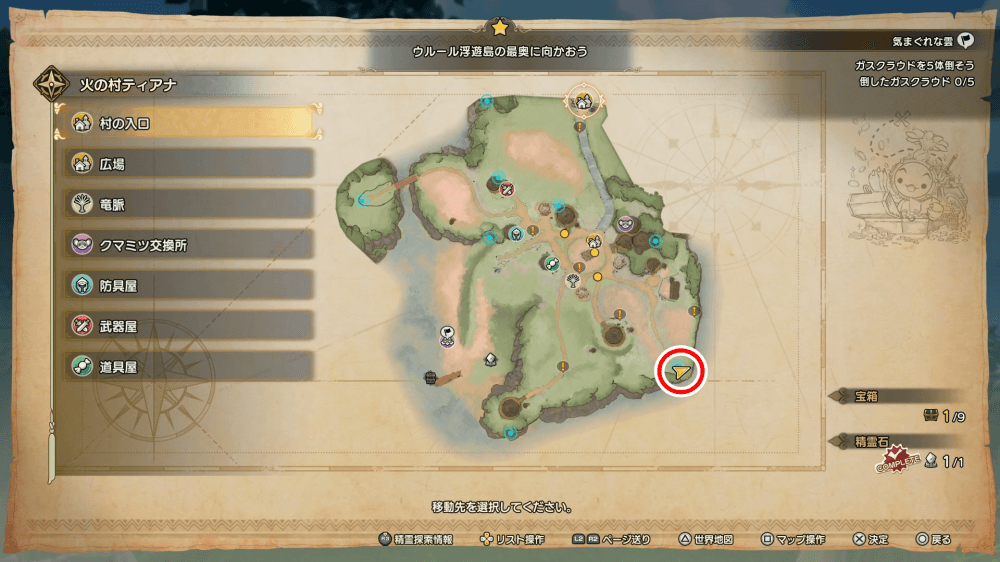Screen dimensions: 1000x562
Task: Open the 気まぐれな雲 quest tracker
Action: [930, 41]
